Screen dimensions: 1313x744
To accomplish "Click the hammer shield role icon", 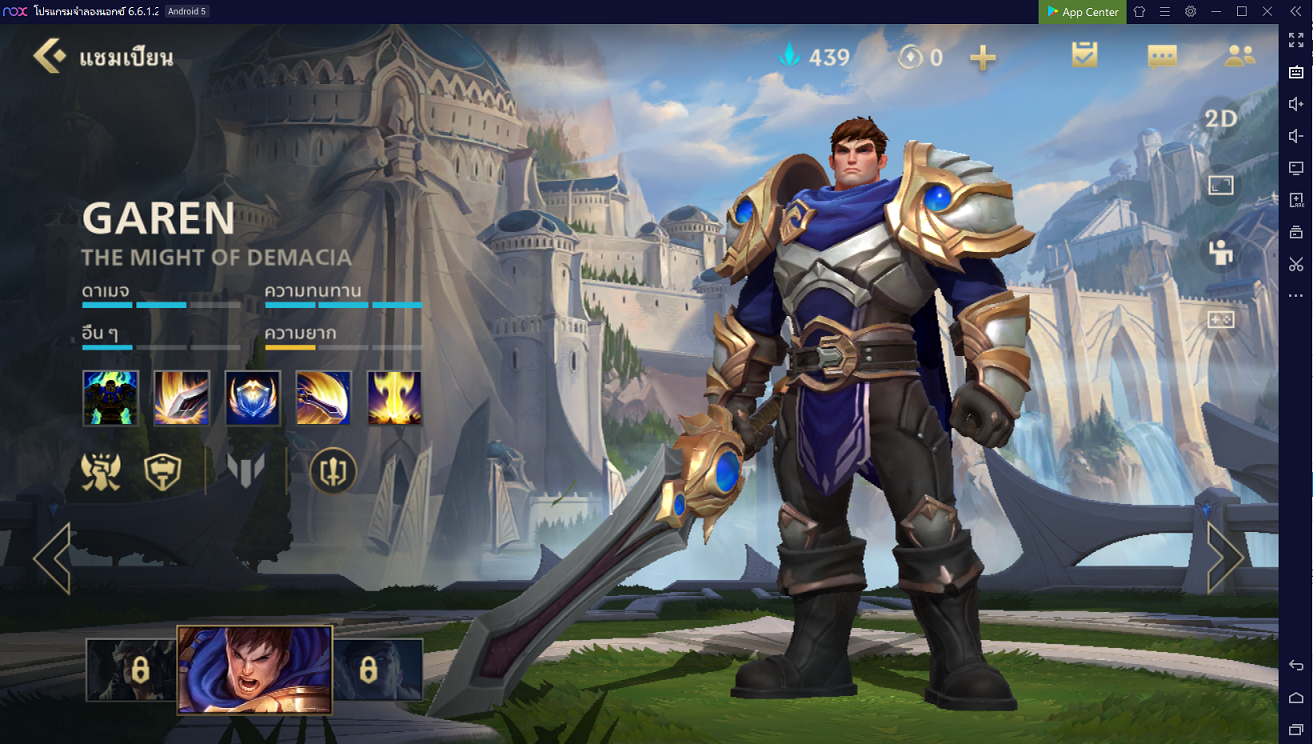I will click(162, 470).
